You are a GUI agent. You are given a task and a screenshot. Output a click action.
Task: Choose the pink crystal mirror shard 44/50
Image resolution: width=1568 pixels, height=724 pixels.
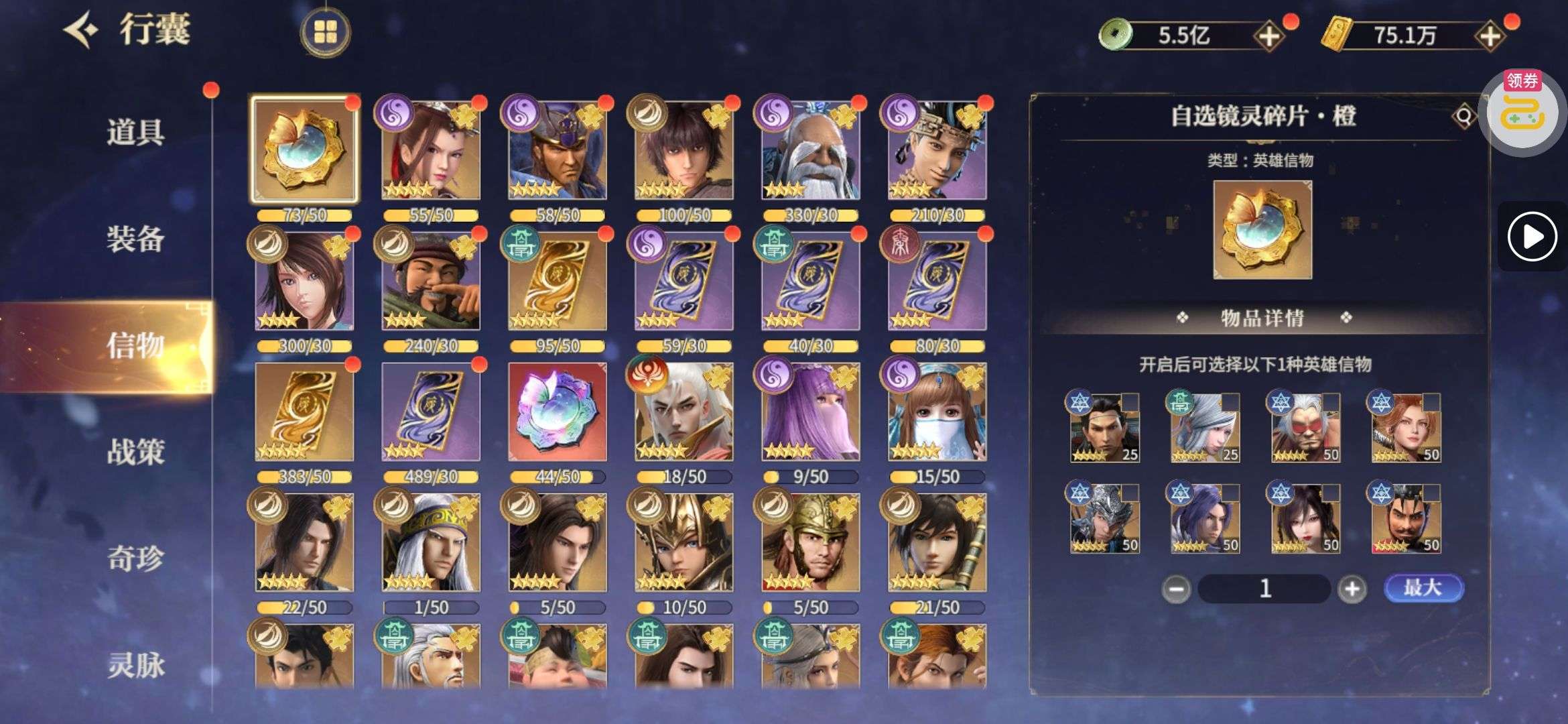(557, 412)
